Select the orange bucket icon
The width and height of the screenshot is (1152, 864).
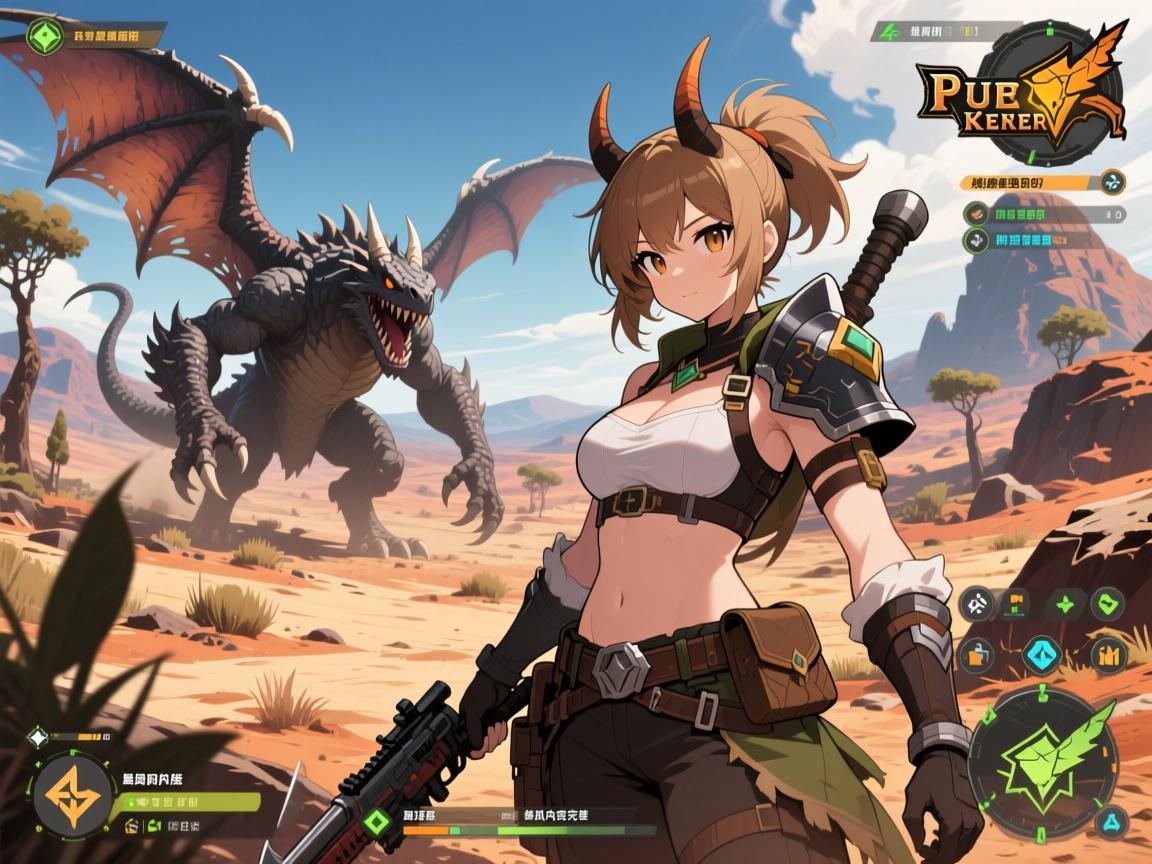(975, 655)
